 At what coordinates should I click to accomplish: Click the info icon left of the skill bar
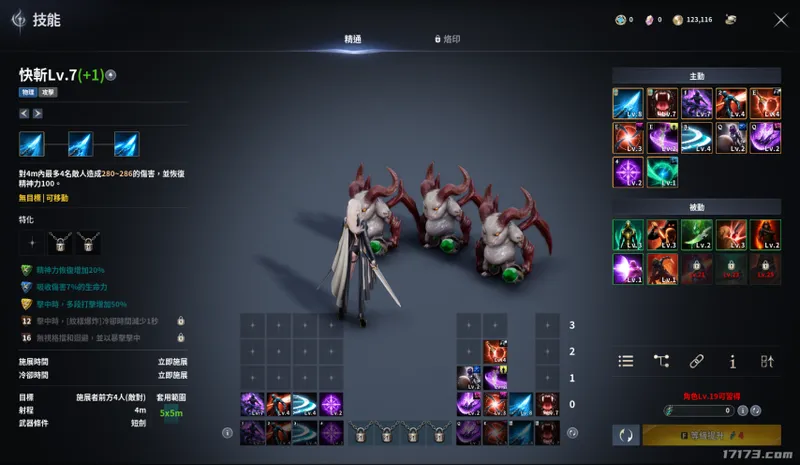click(227, 433)
